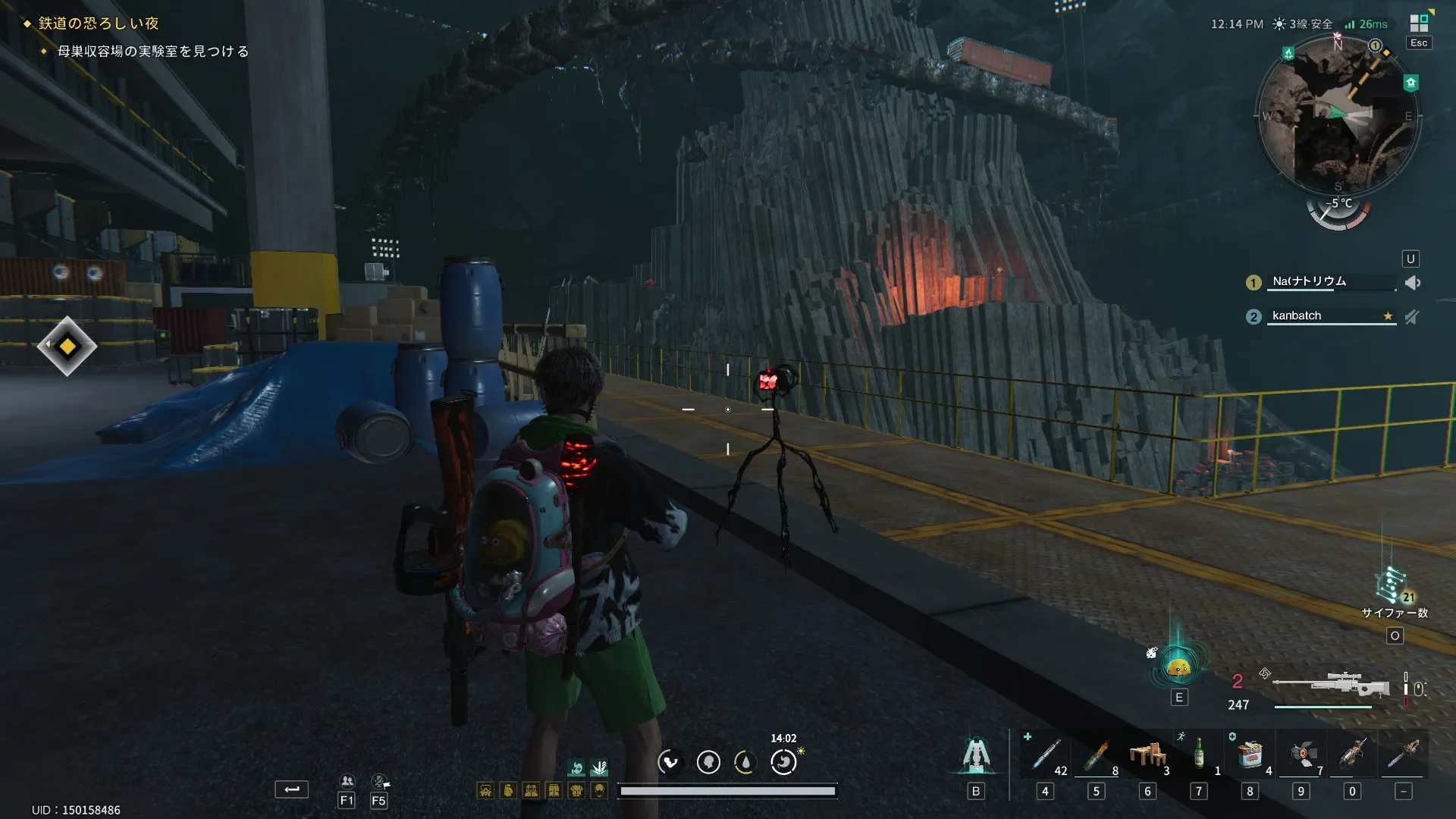Image resolution: width=1456 pixels, height=819 pixels.
Task: Activate the yellow creature deviation ability
Action: tap(1178, 667)
